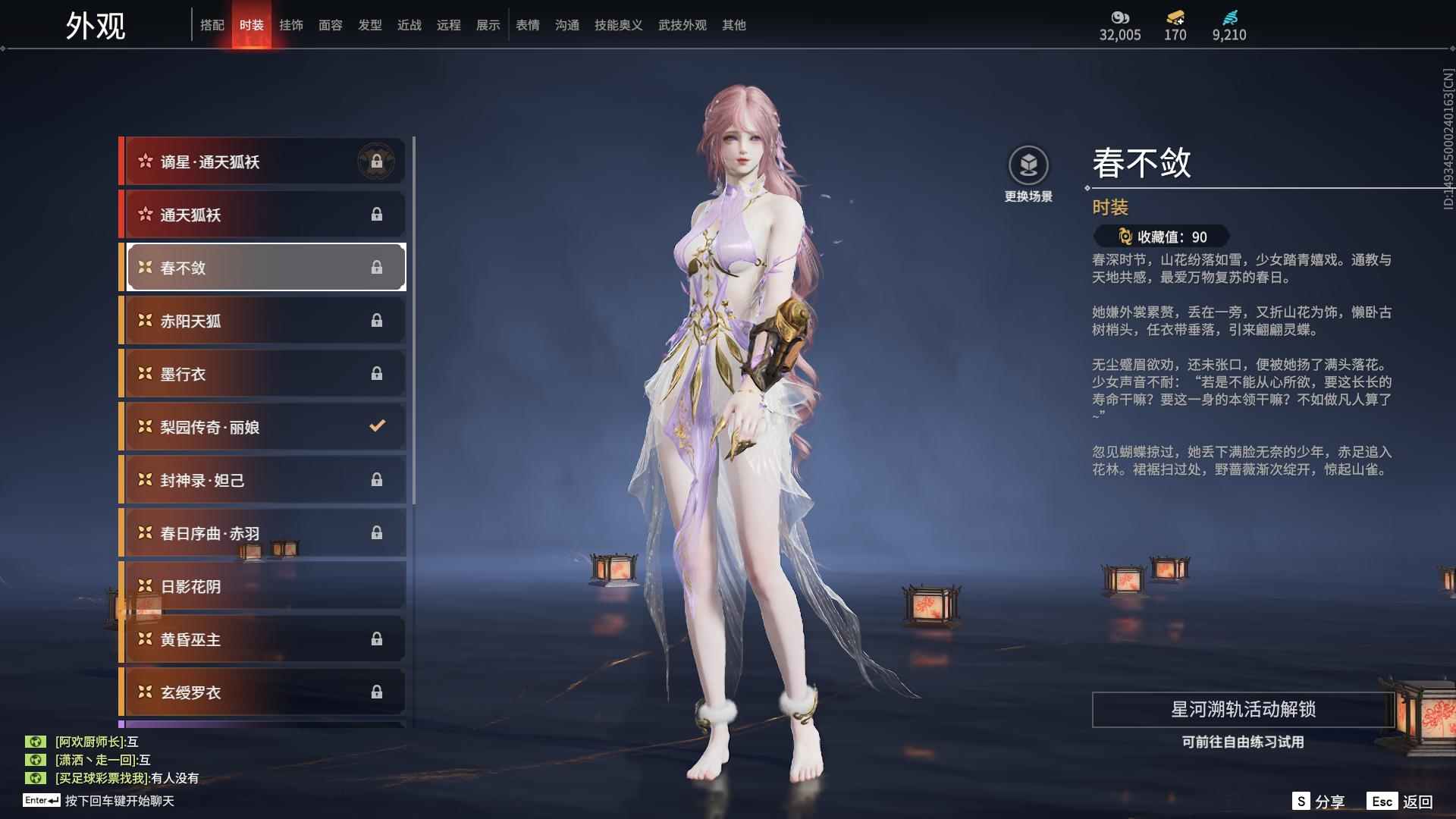Open the 近战 tab
Screen dimensions: 1456x819
click(409, 25)
